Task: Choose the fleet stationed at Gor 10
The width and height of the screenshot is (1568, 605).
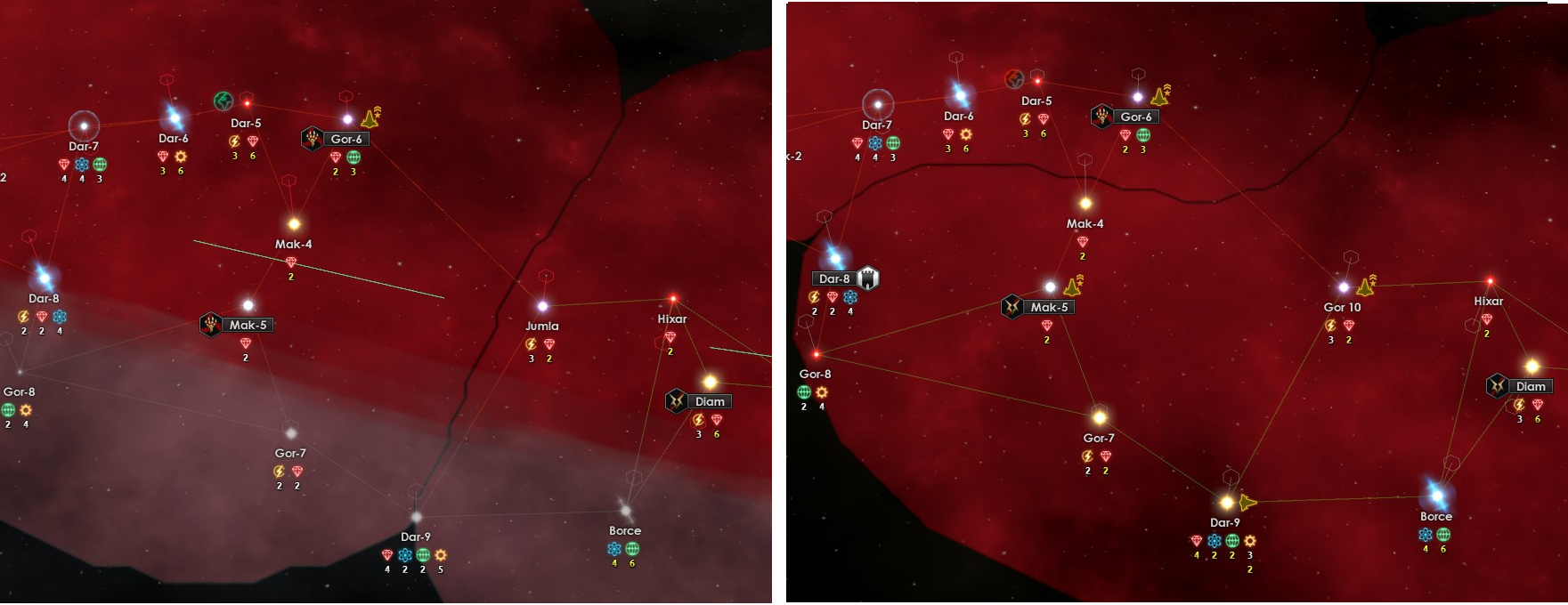Action: point(1366,286)
